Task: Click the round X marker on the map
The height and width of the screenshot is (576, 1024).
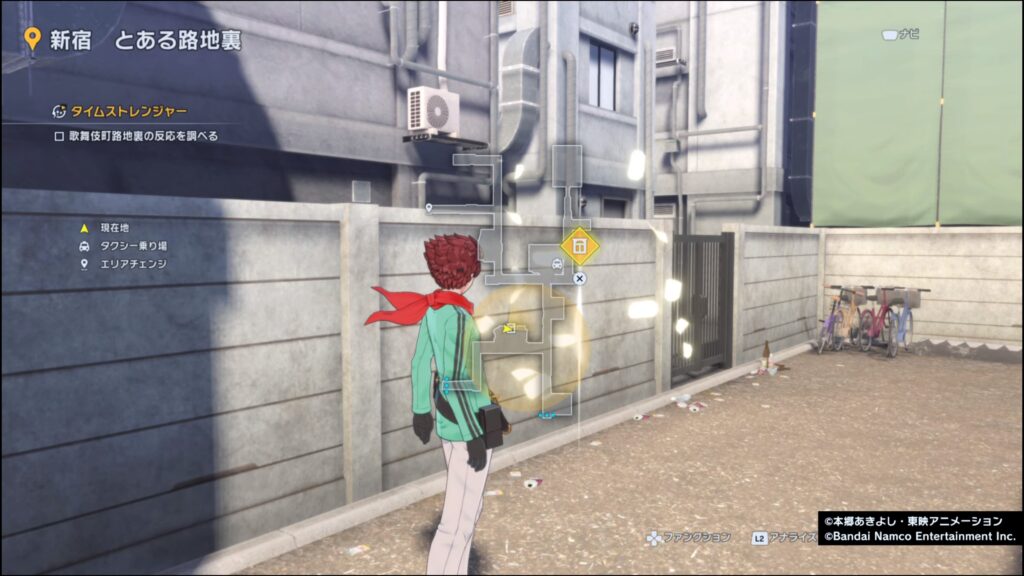Action: [x=579, y=278]
